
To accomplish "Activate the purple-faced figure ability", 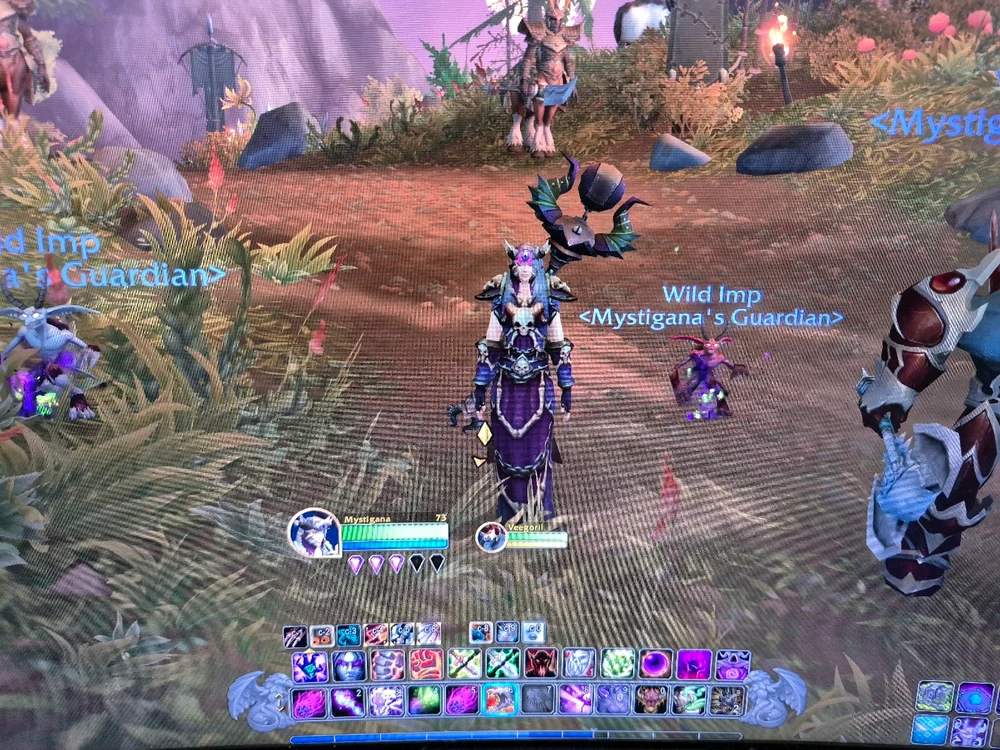I will [348, 665].
